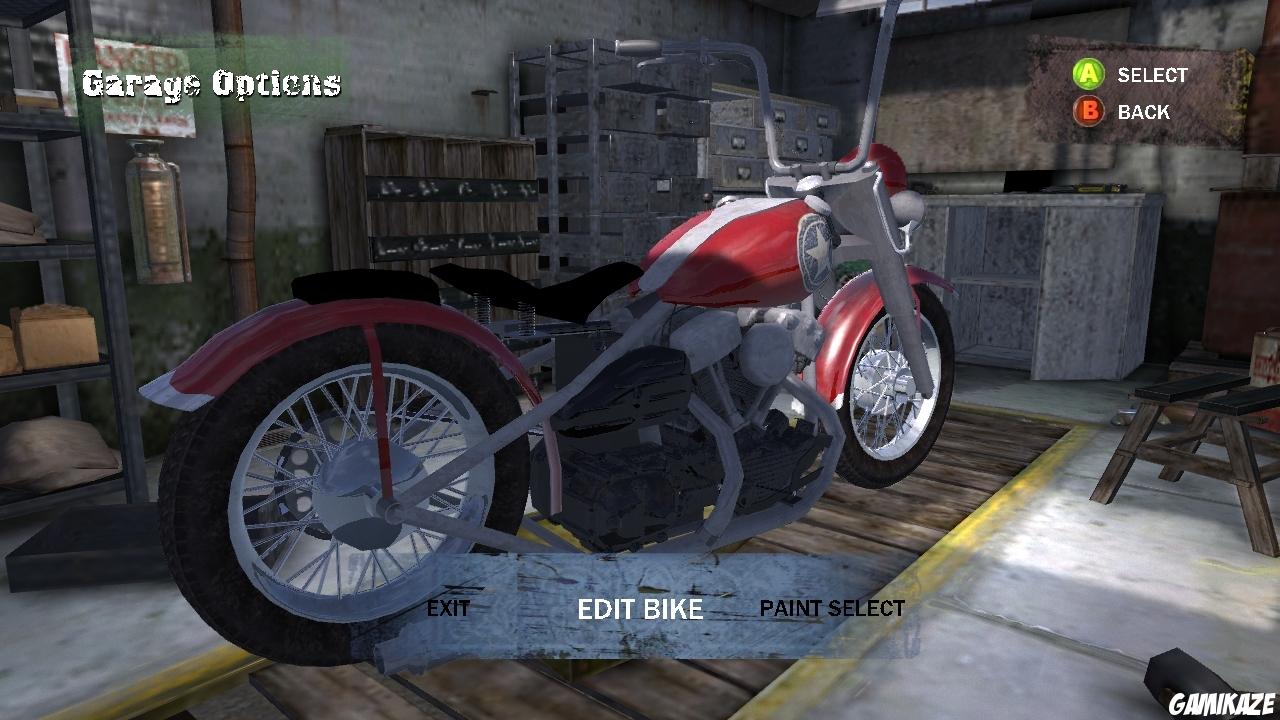
Task: Click the GAMIKAZE watermark logo
Action: point(1222,703)
